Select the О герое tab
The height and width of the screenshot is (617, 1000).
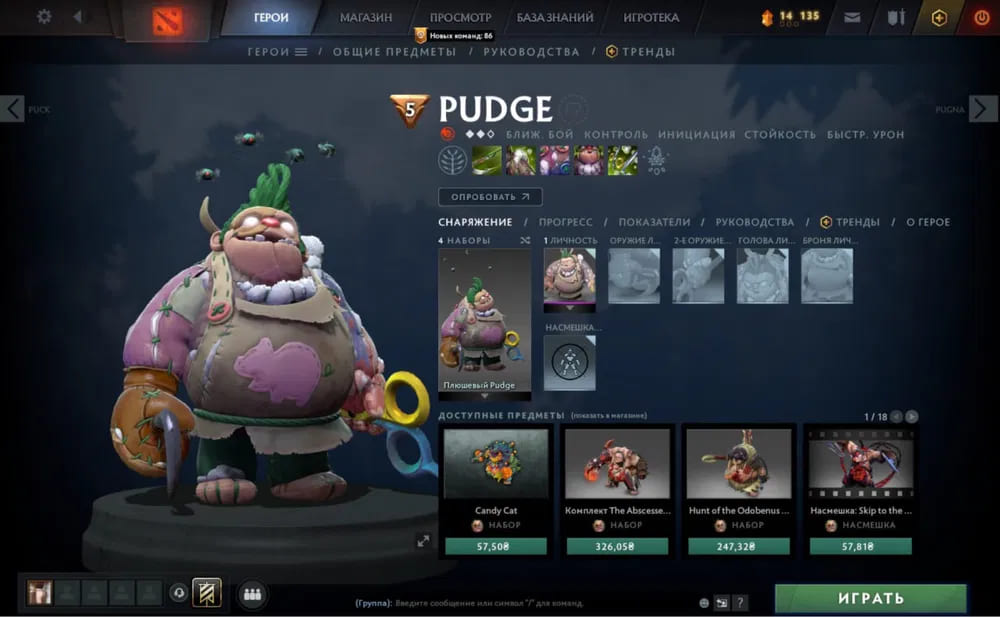click(928, 222)
